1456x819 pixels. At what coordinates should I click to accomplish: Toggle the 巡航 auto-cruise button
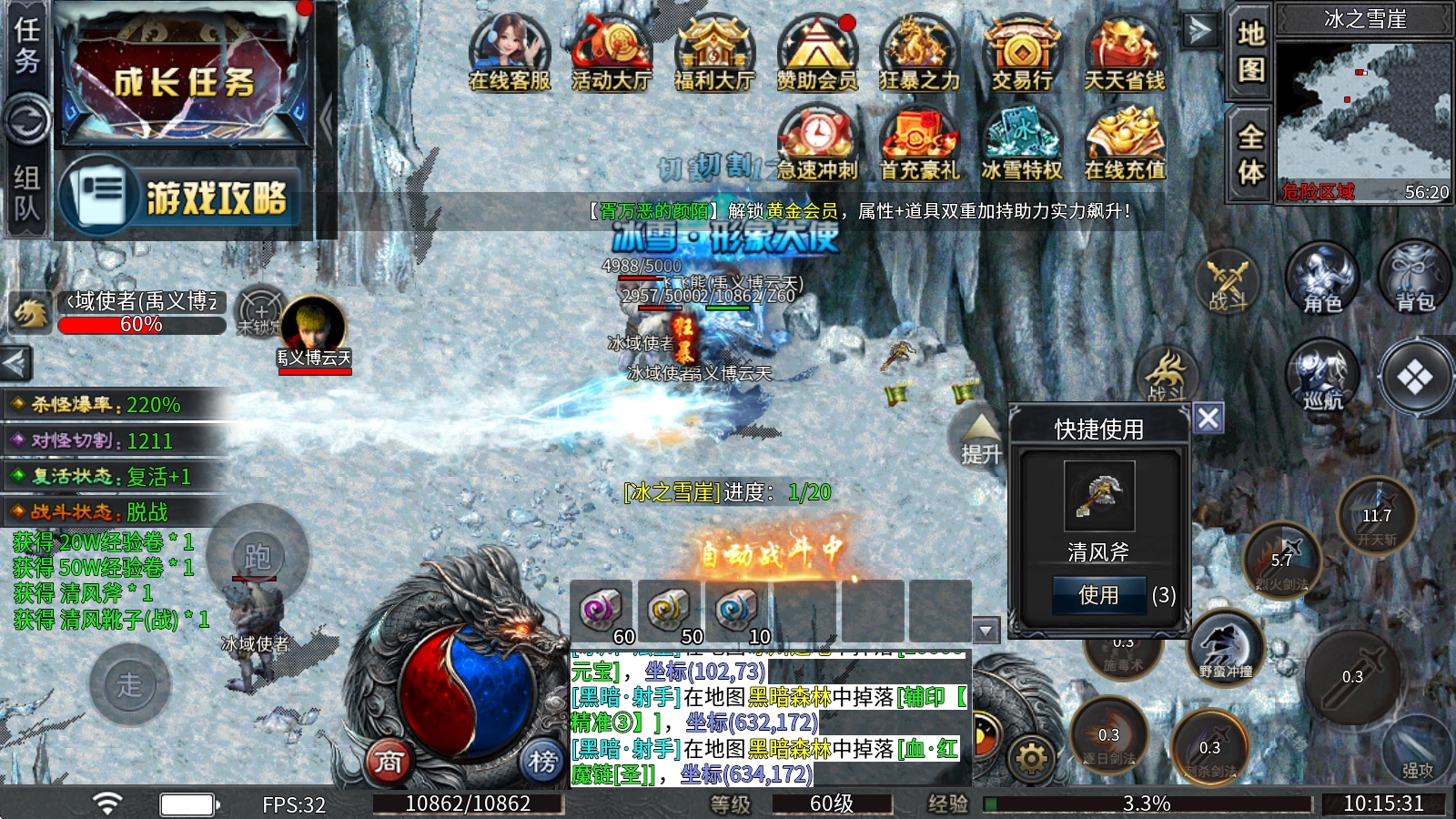coord(1322,375)
